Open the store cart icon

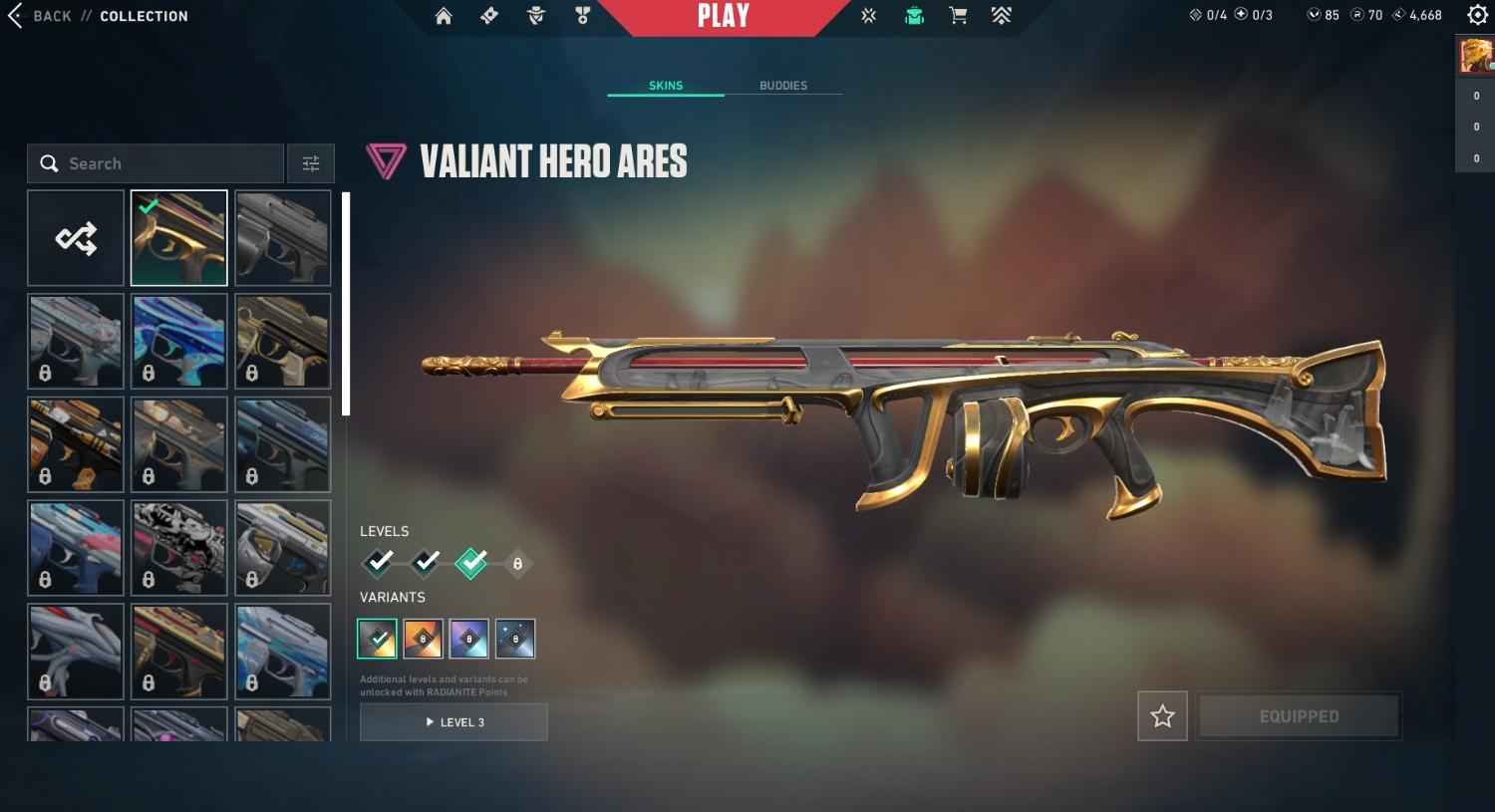958,16
